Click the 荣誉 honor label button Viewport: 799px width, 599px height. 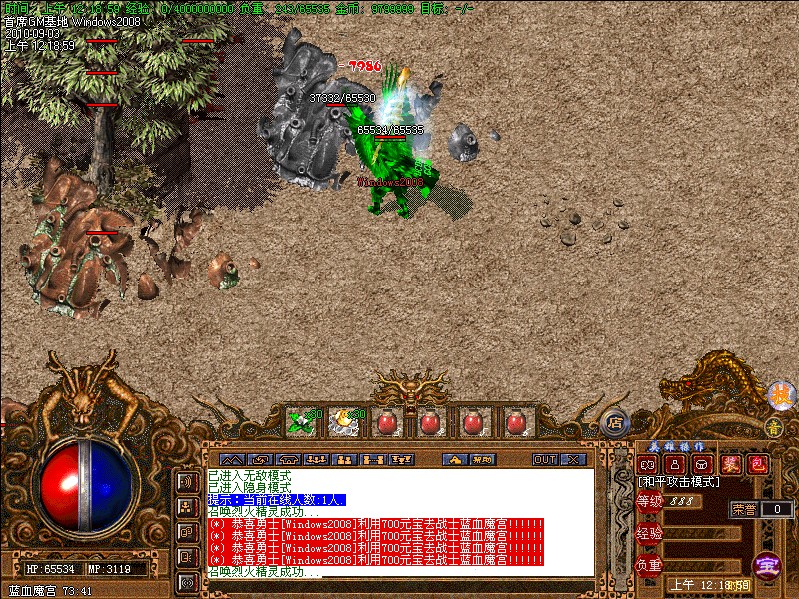(x=744, y=509)
